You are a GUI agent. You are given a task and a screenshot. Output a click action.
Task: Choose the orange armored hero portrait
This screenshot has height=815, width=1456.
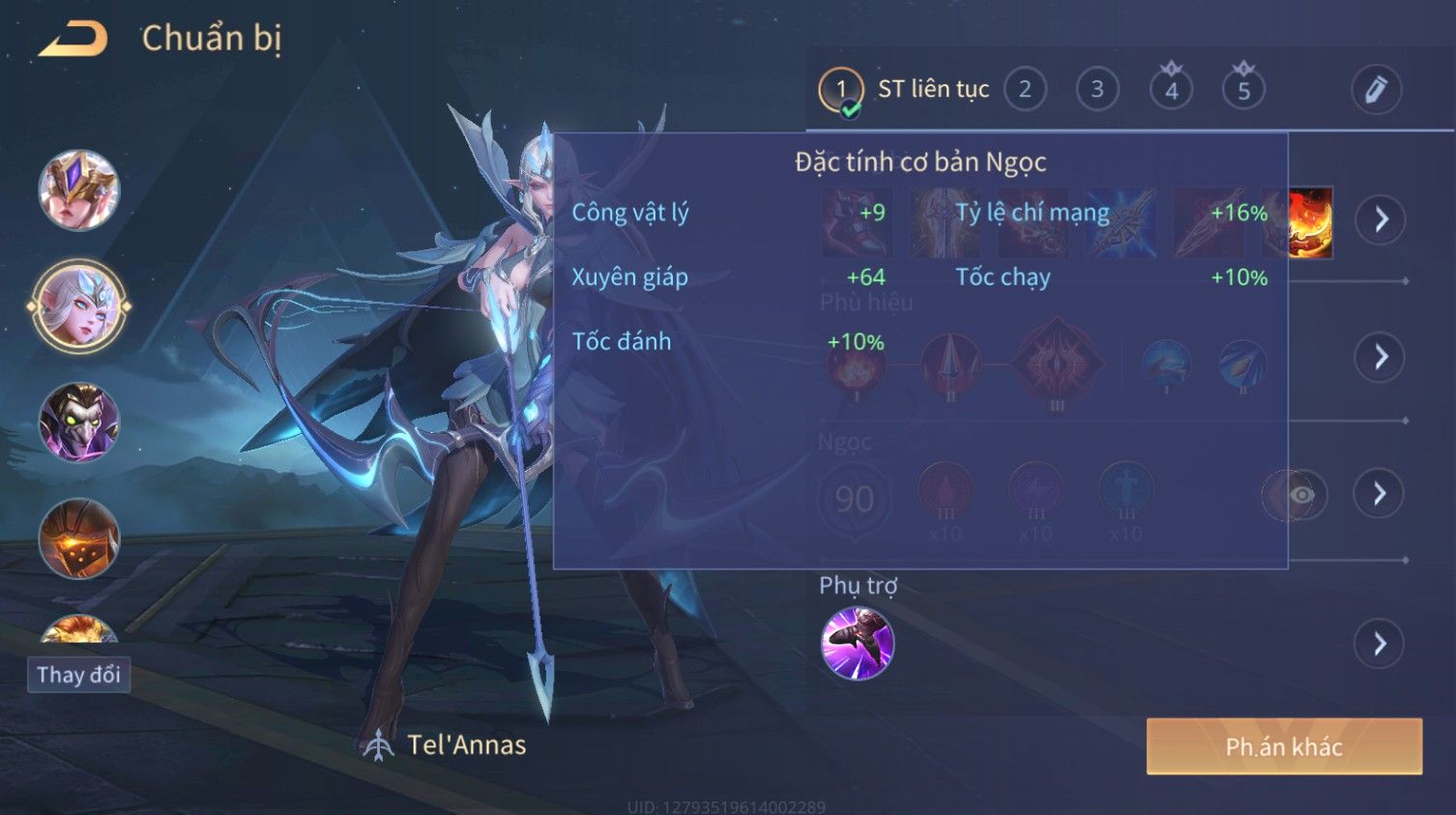coord(79,538)
